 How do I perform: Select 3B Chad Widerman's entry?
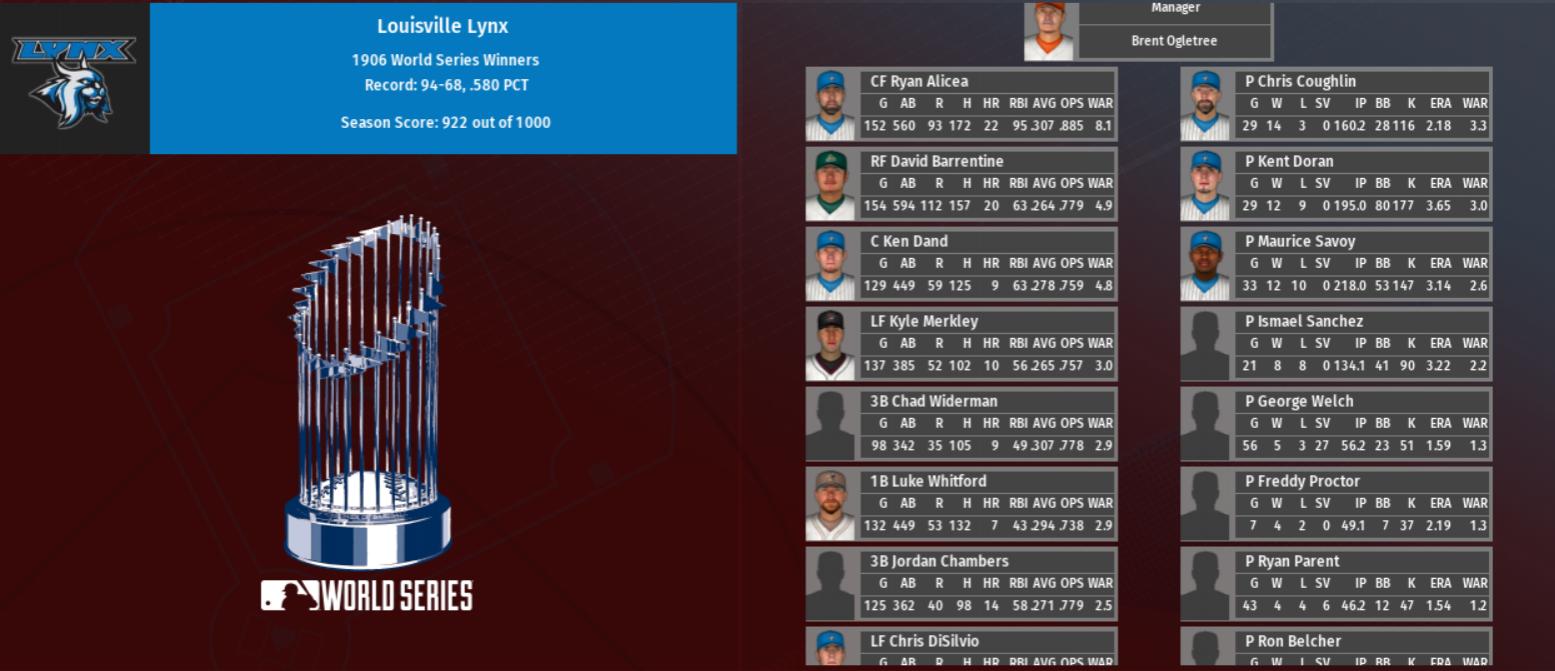(x=933, y=401)
